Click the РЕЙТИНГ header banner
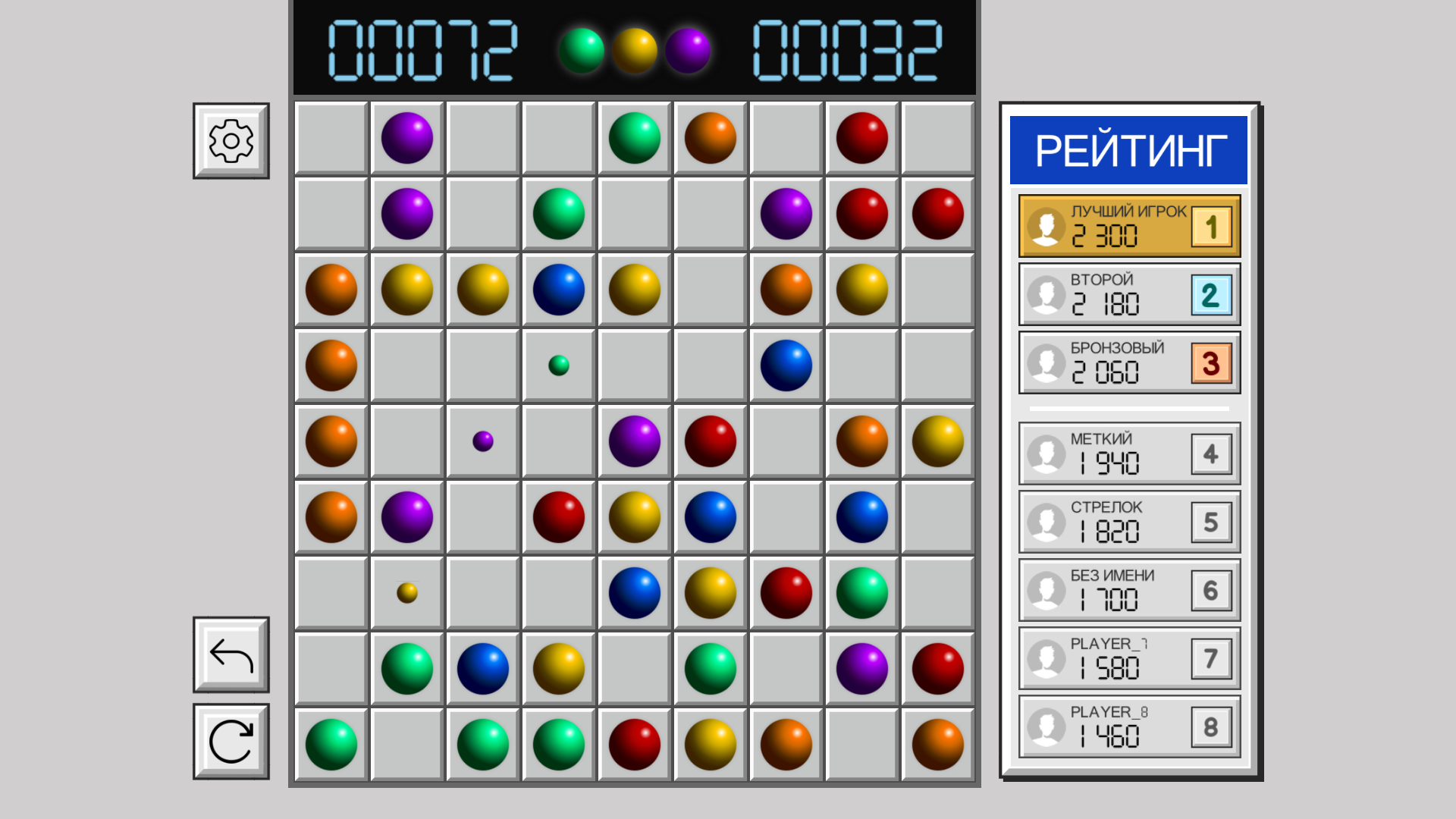Viewport: 1456px width, 819px height. 1128,147
